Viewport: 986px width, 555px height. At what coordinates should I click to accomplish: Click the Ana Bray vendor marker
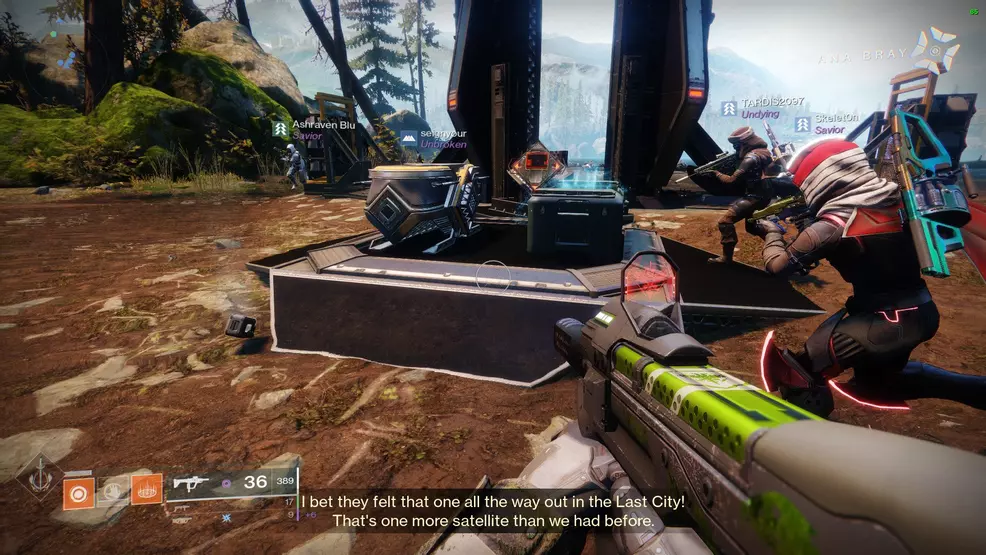938,50
